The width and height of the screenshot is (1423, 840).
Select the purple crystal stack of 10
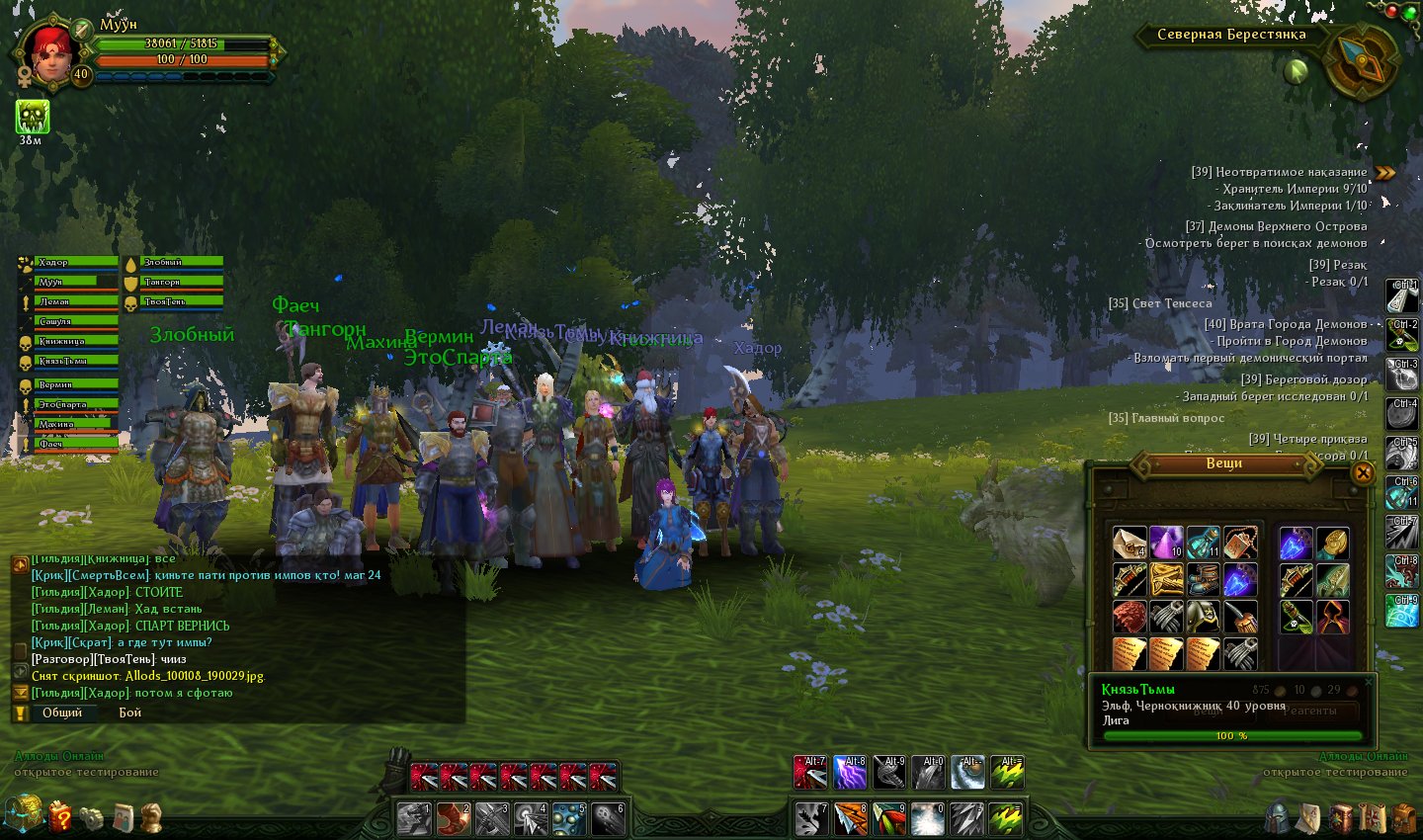coord(1166,543)
